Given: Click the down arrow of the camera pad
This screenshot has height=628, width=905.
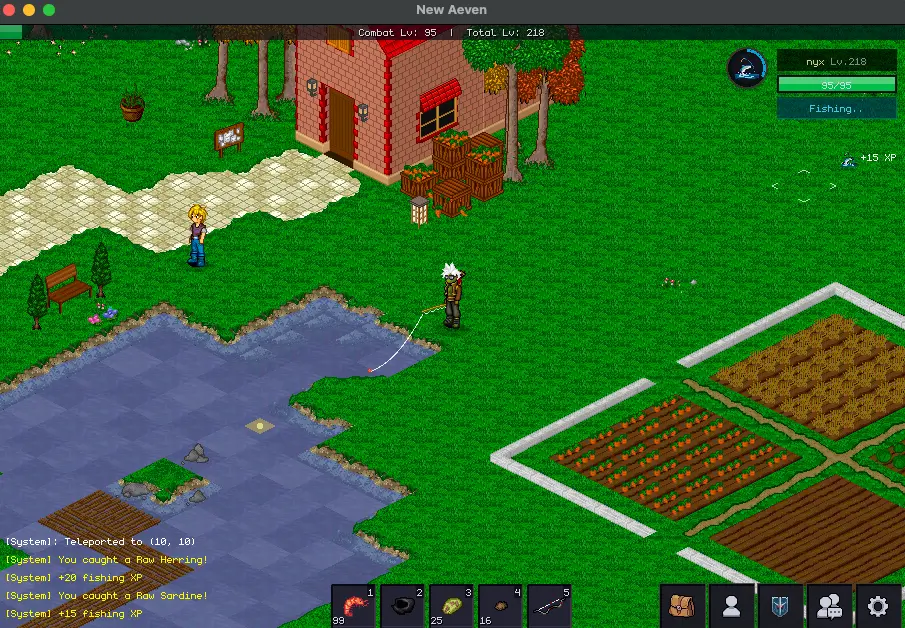Looking at the screenshot, I should coord(804,200).
